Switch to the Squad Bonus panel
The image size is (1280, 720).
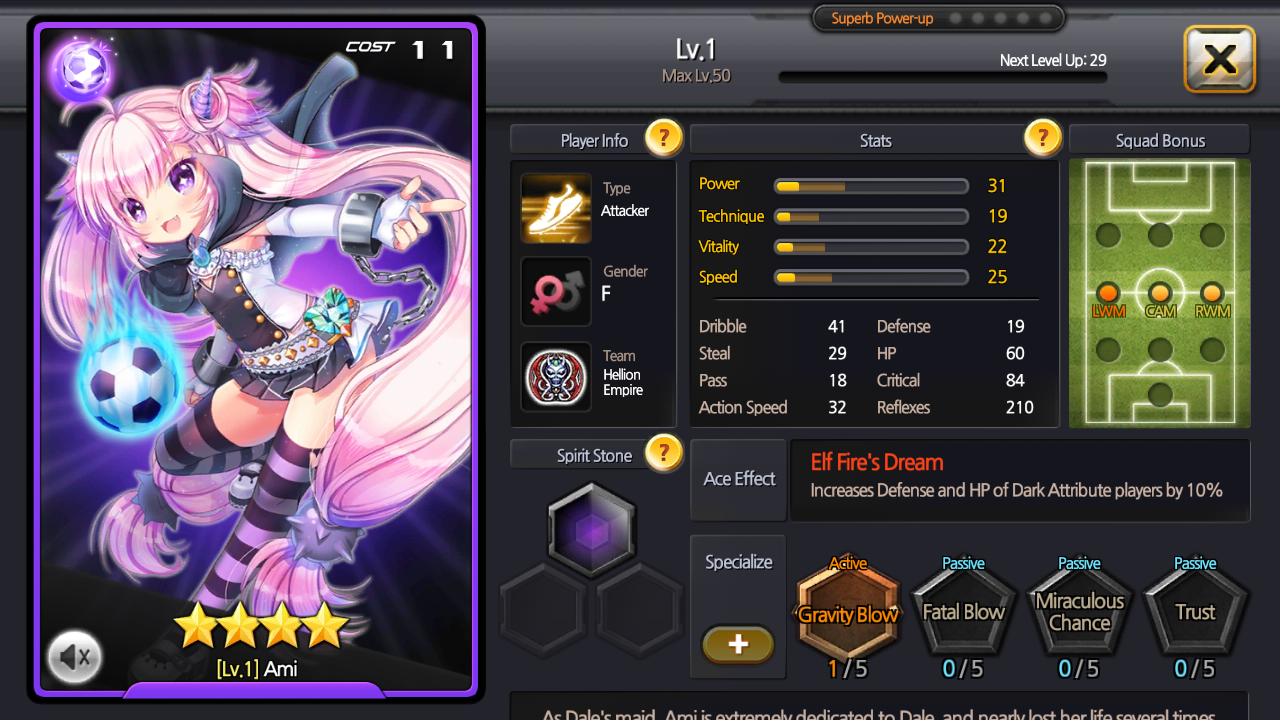(x=1159, y=138)
